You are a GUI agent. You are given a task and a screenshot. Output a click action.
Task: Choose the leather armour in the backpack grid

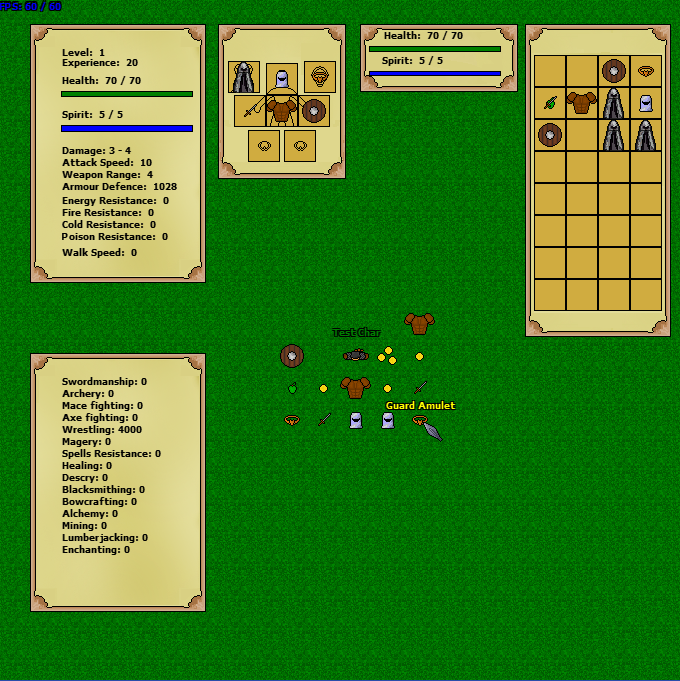(581, 103)
